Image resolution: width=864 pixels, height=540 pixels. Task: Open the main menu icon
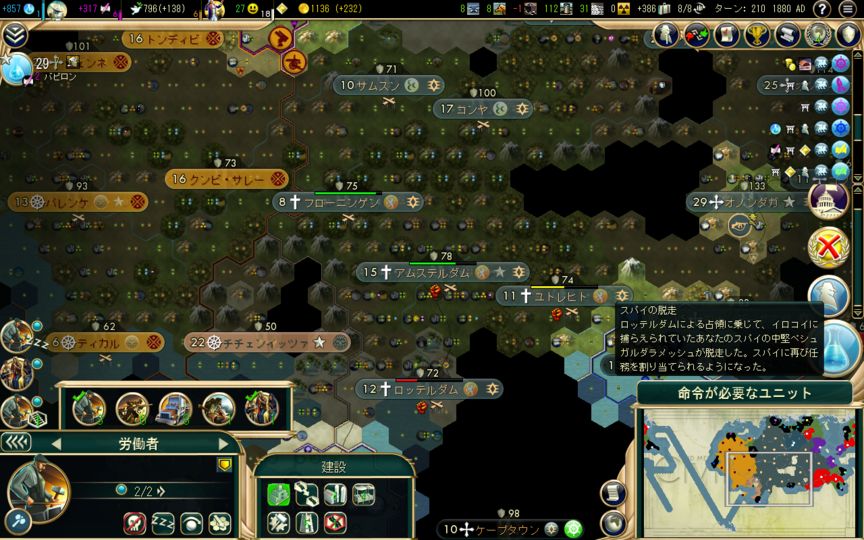coord(848,9)
